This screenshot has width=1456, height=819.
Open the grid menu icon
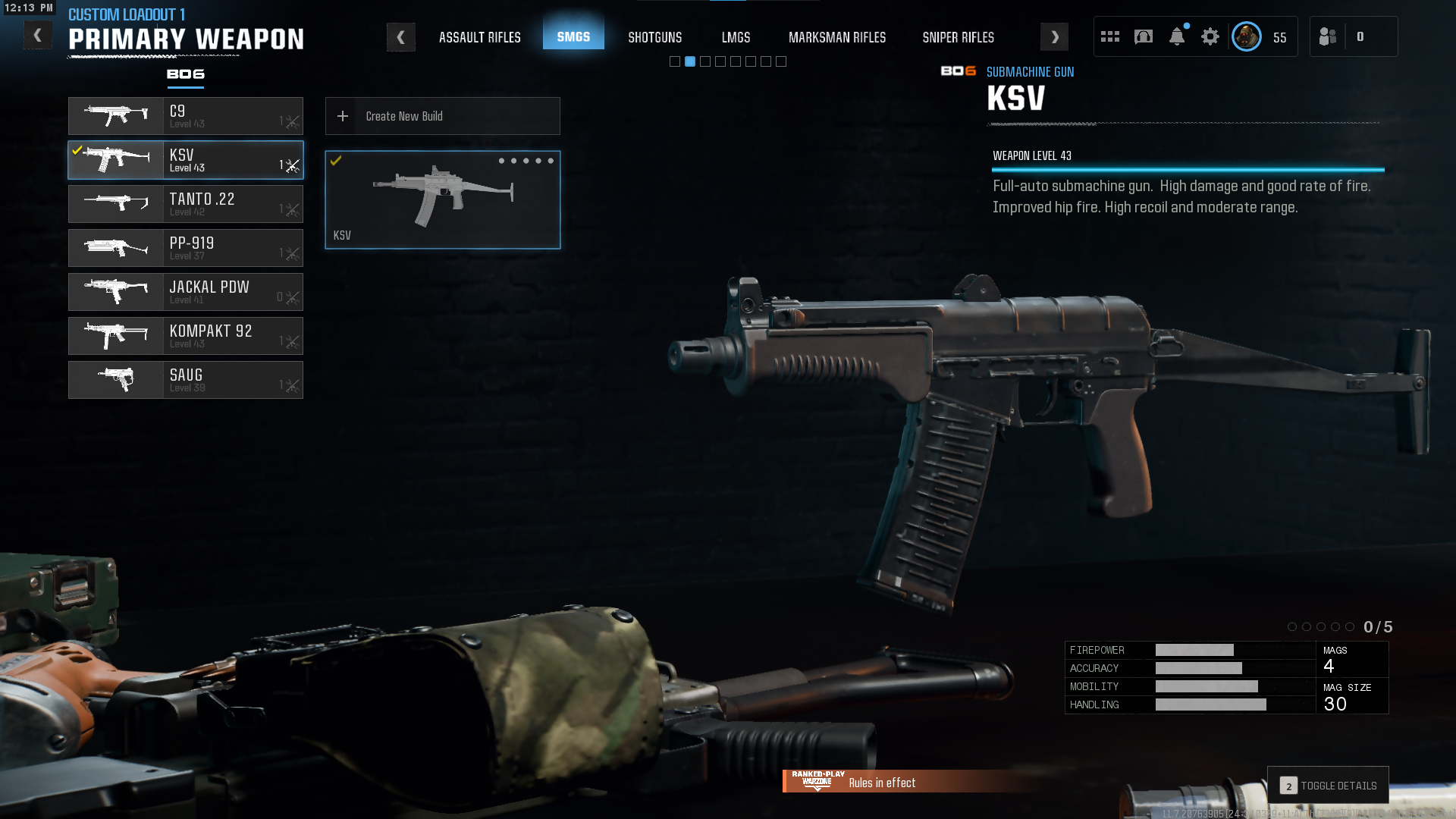pos(1109,36)
